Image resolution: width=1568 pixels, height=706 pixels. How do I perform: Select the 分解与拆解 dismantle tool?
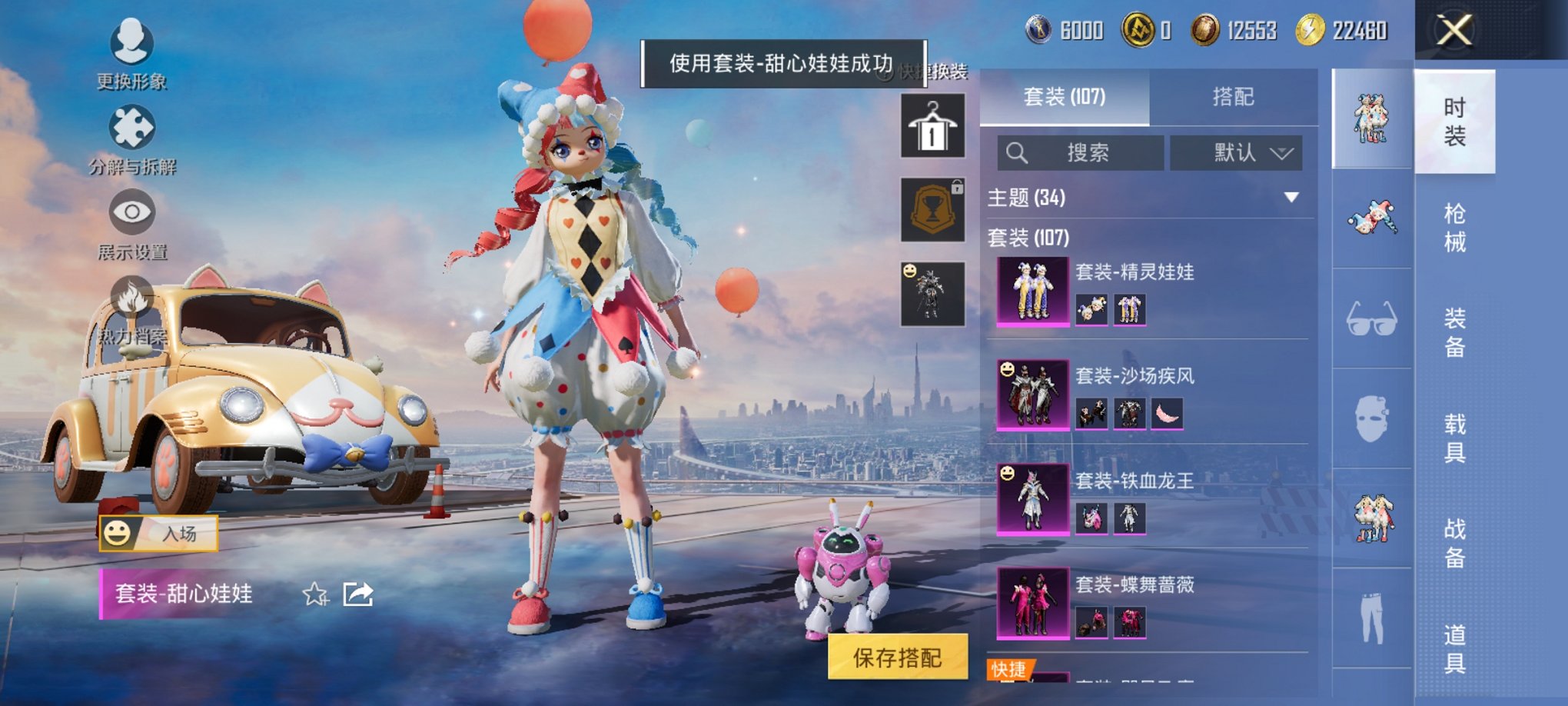132,135
